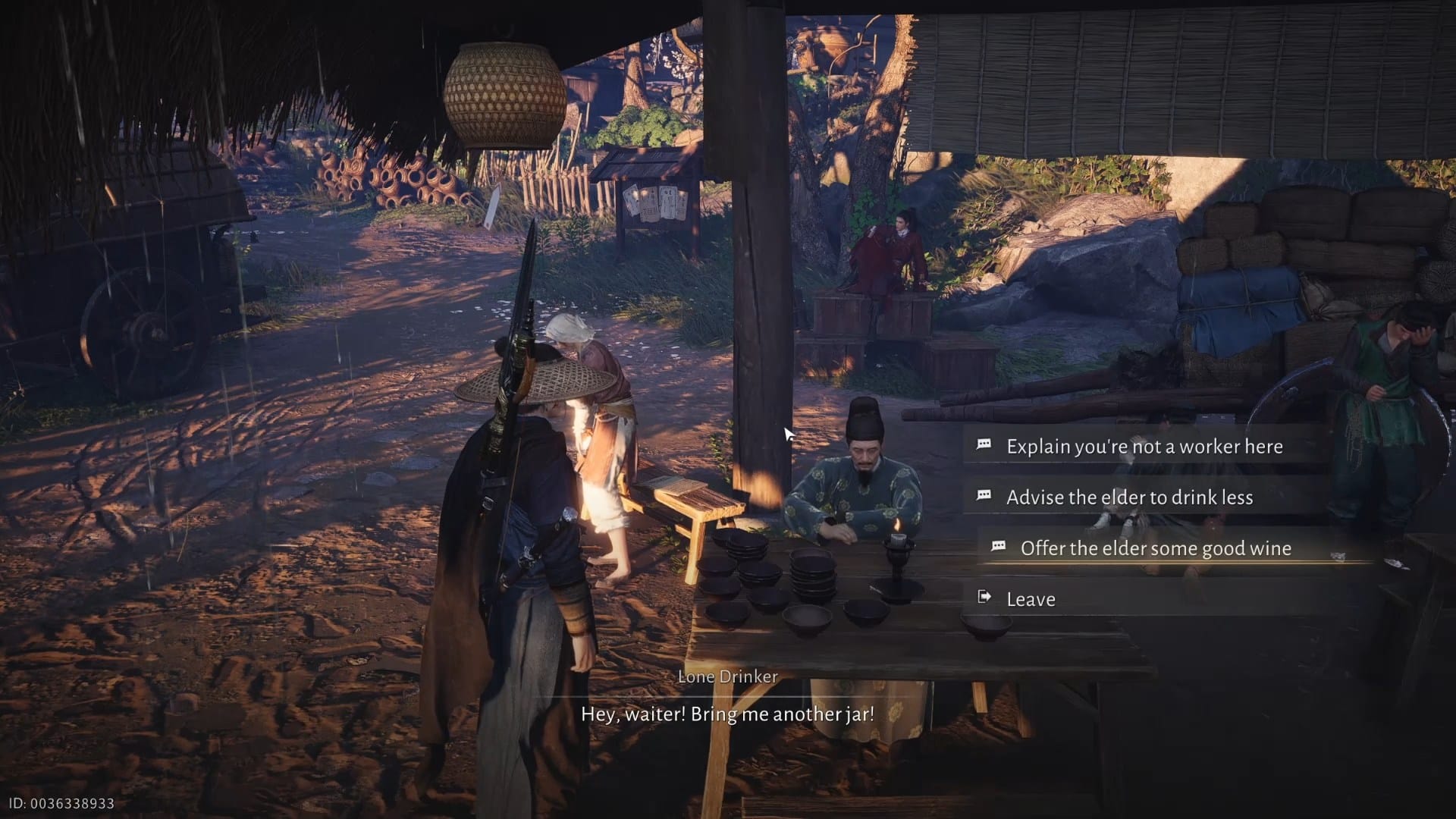Viewport: 1456px width, 819px height.
Task: Select "Advise the elder to drink less"
Action: click(x=1129, y=497)
